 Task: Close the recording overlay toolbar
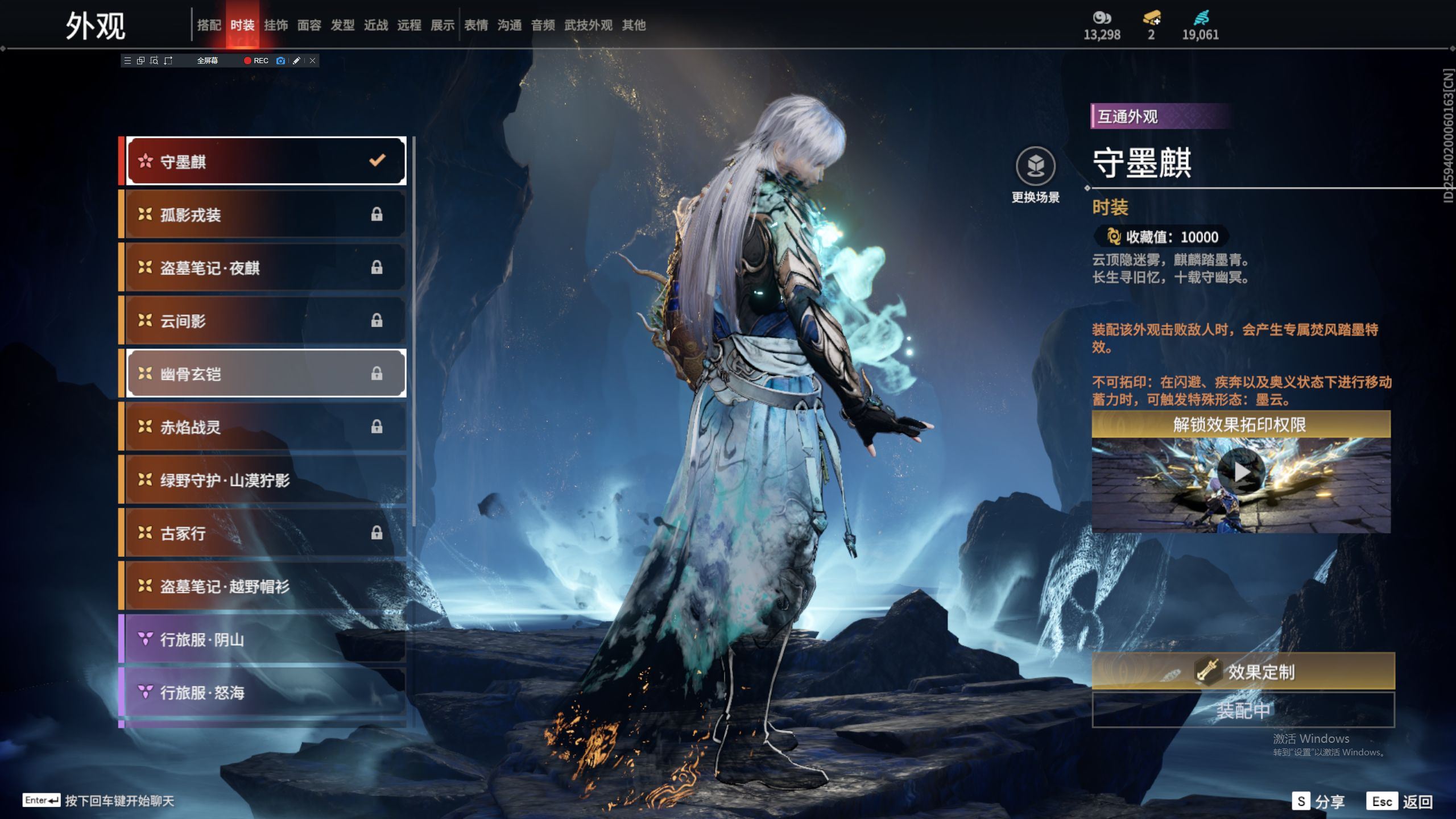(x=312, y=61)
